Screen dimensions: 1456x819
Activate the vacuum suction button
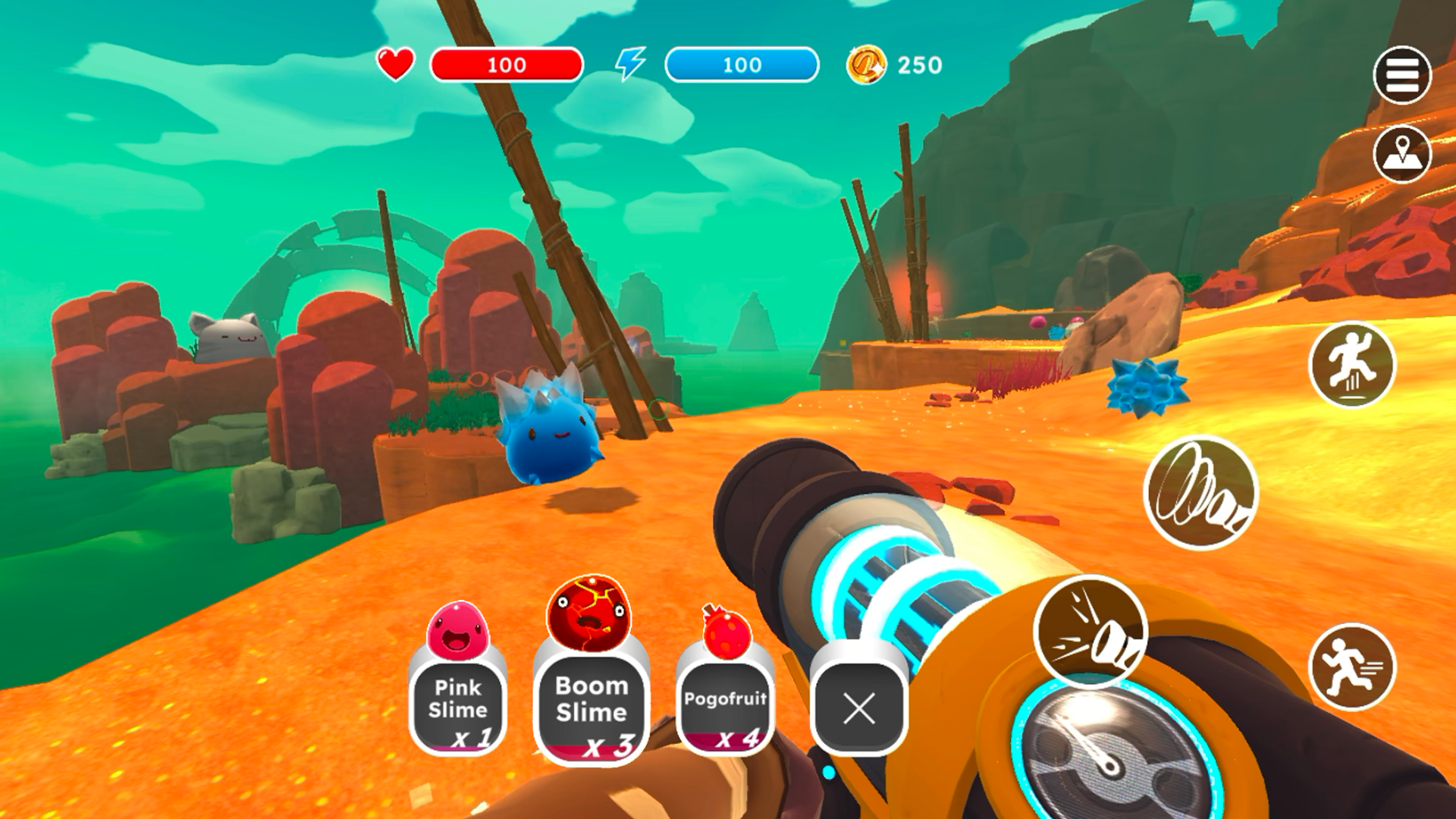pyautogui.click(x=1200, y=492)
